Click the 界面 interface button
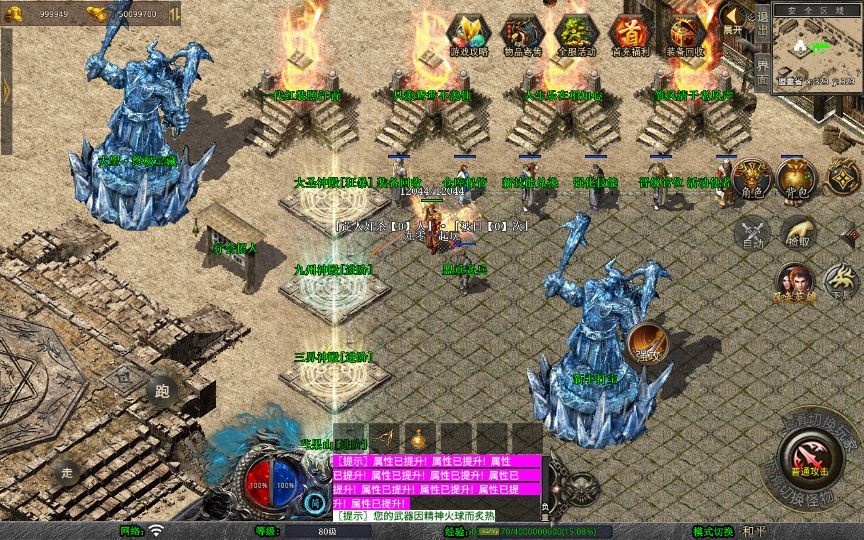The image size is (864, 540). (x=762, y=72)
